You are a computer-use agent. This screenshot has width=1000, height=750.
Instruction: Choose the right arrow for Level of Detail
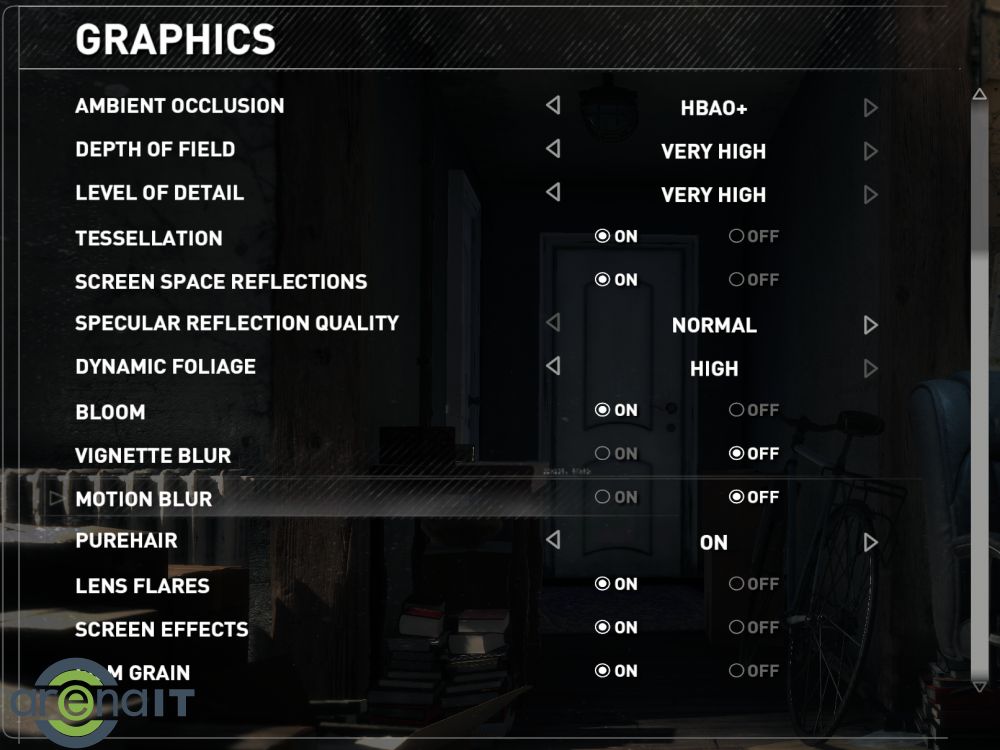click(x=870, y=195)
